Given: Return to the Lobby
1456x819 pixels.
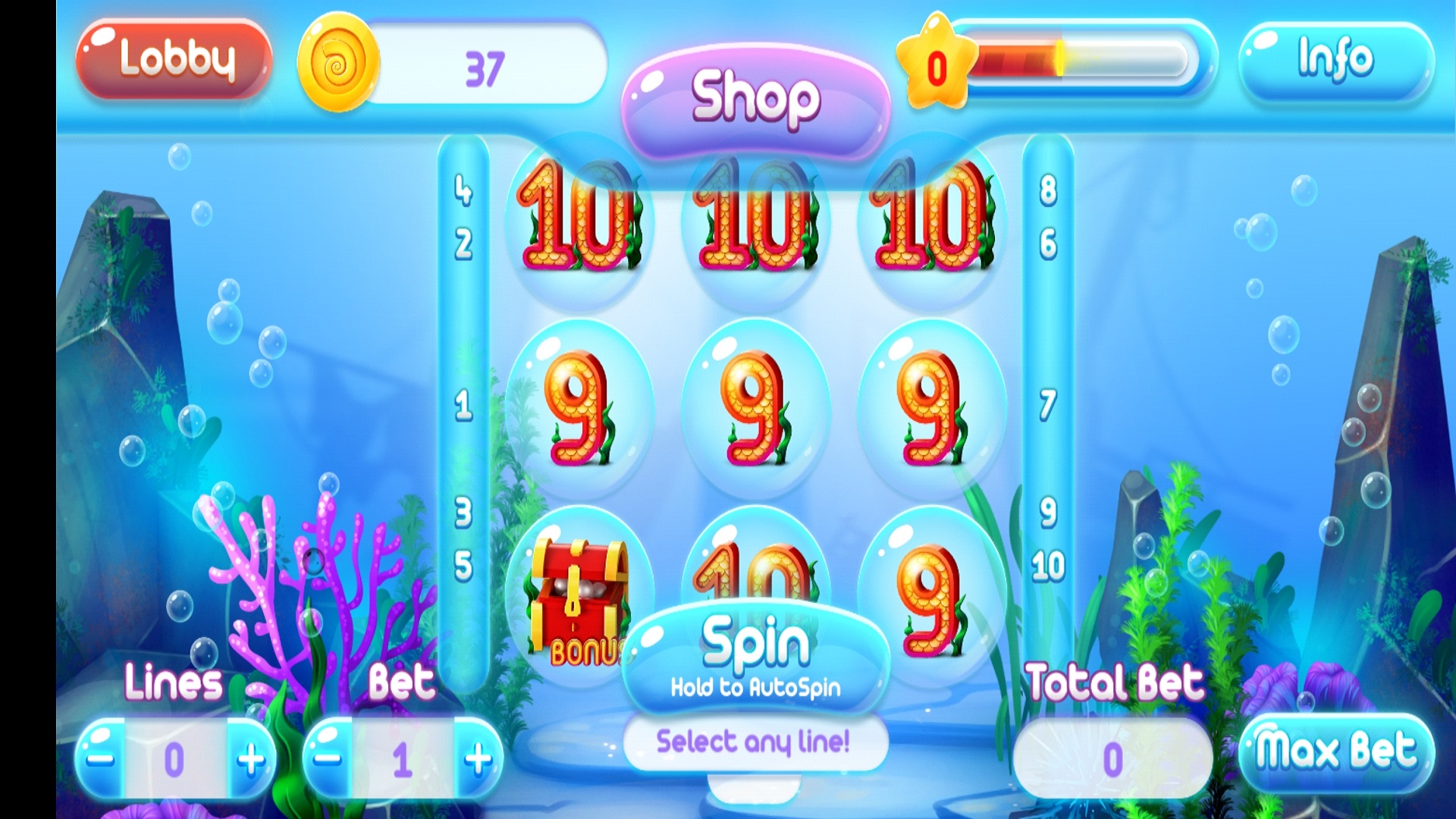Looking at the screenshot, I should 174,59.
